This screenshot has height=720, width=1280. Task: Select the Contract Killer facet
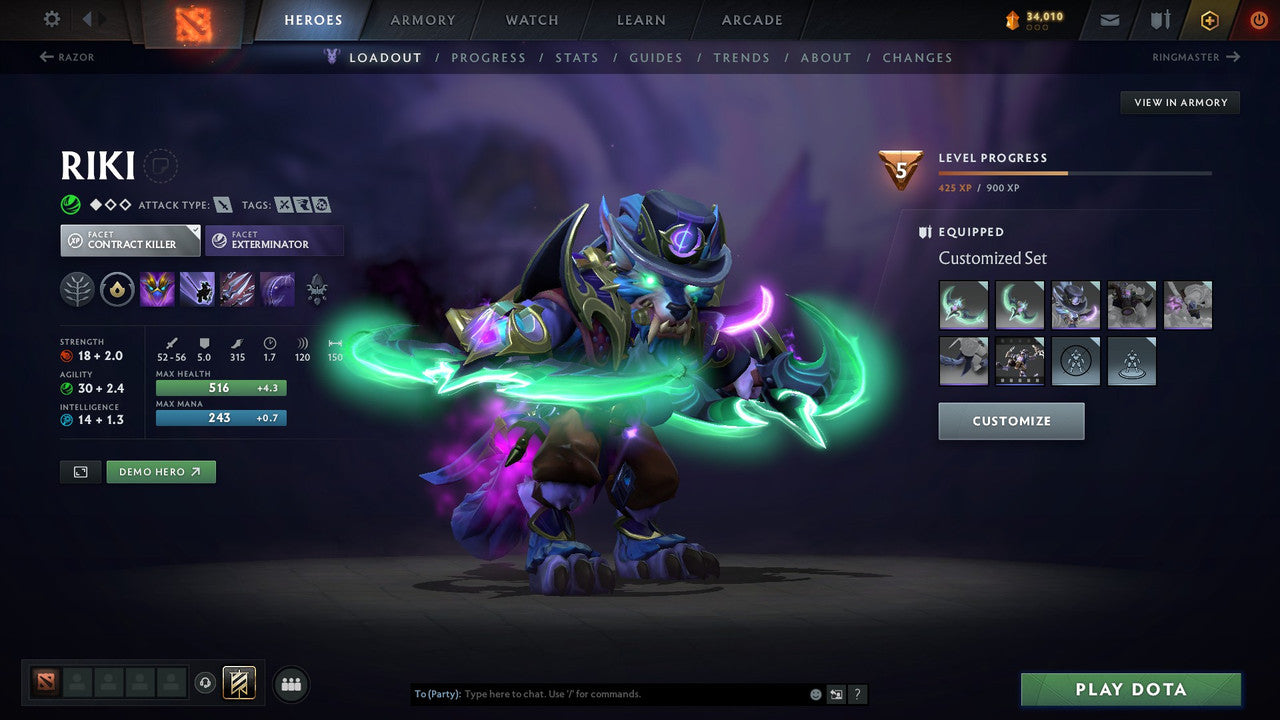click(x=129, y=240)
